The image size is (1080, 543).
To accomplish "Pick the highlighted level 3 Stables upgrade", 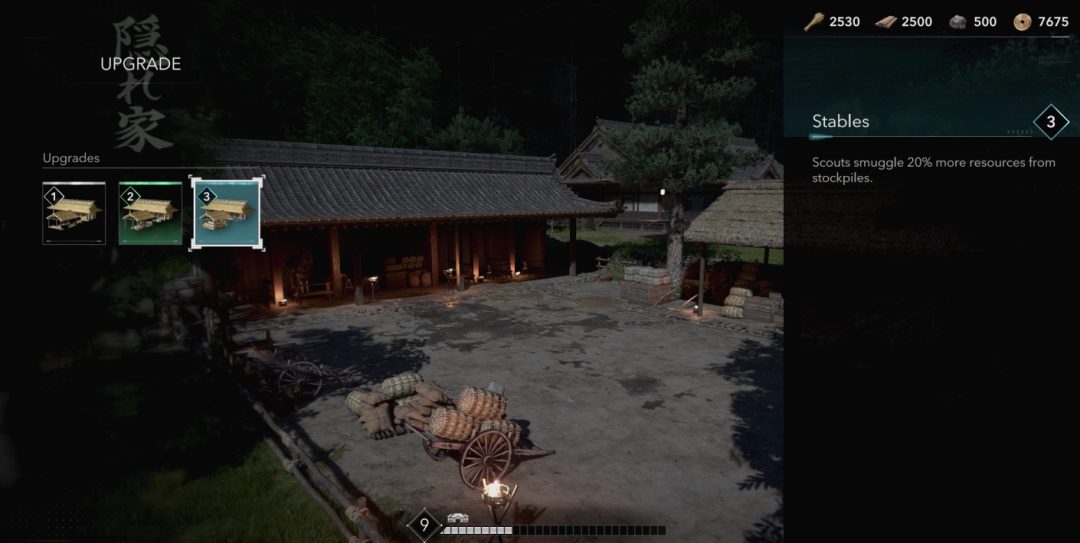I will coord(227,213).
